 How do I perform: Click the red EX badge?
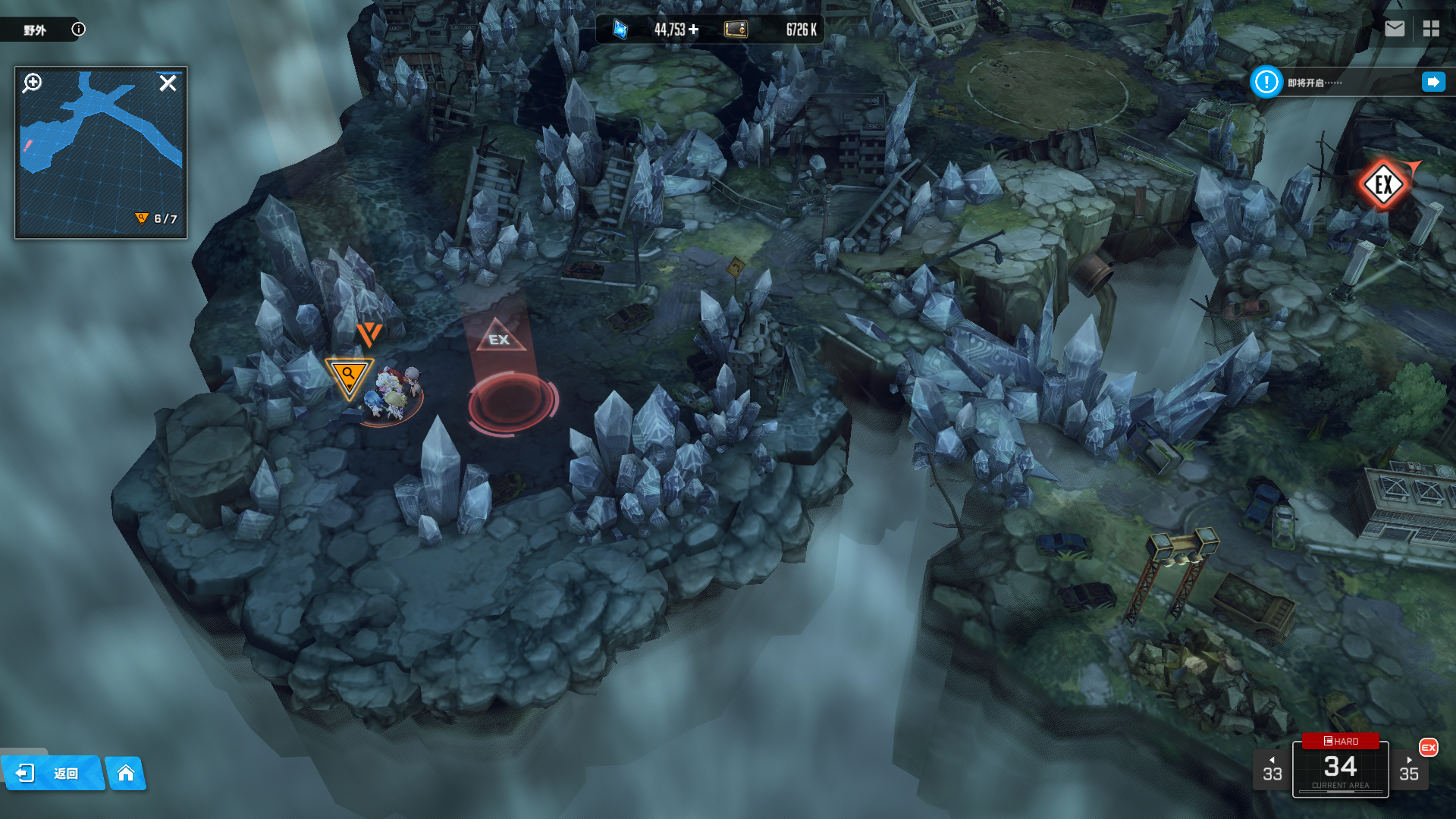[1429, 748]
